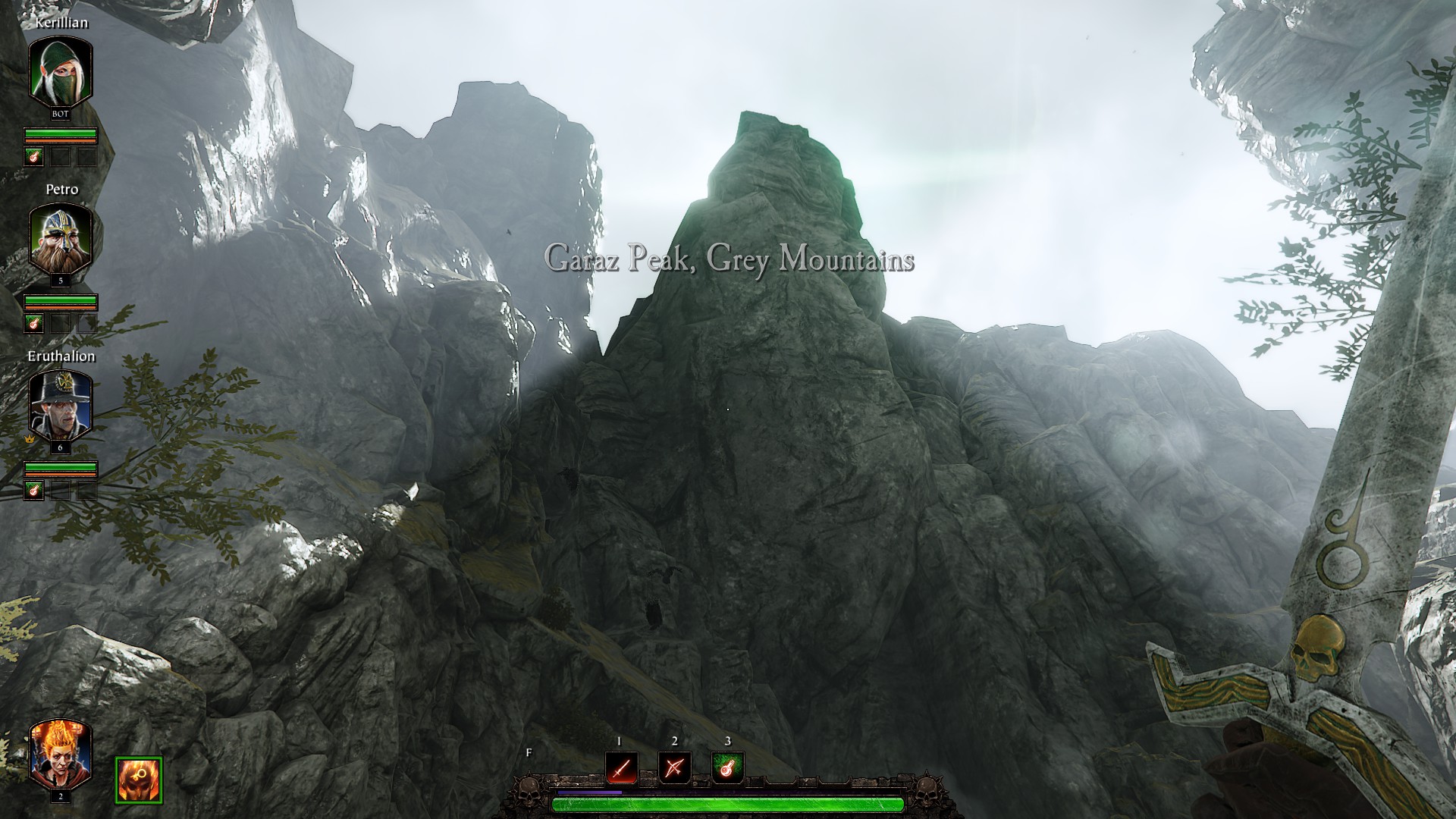
Task: Click Petro's healing item icon
Action: click(34, 324)
